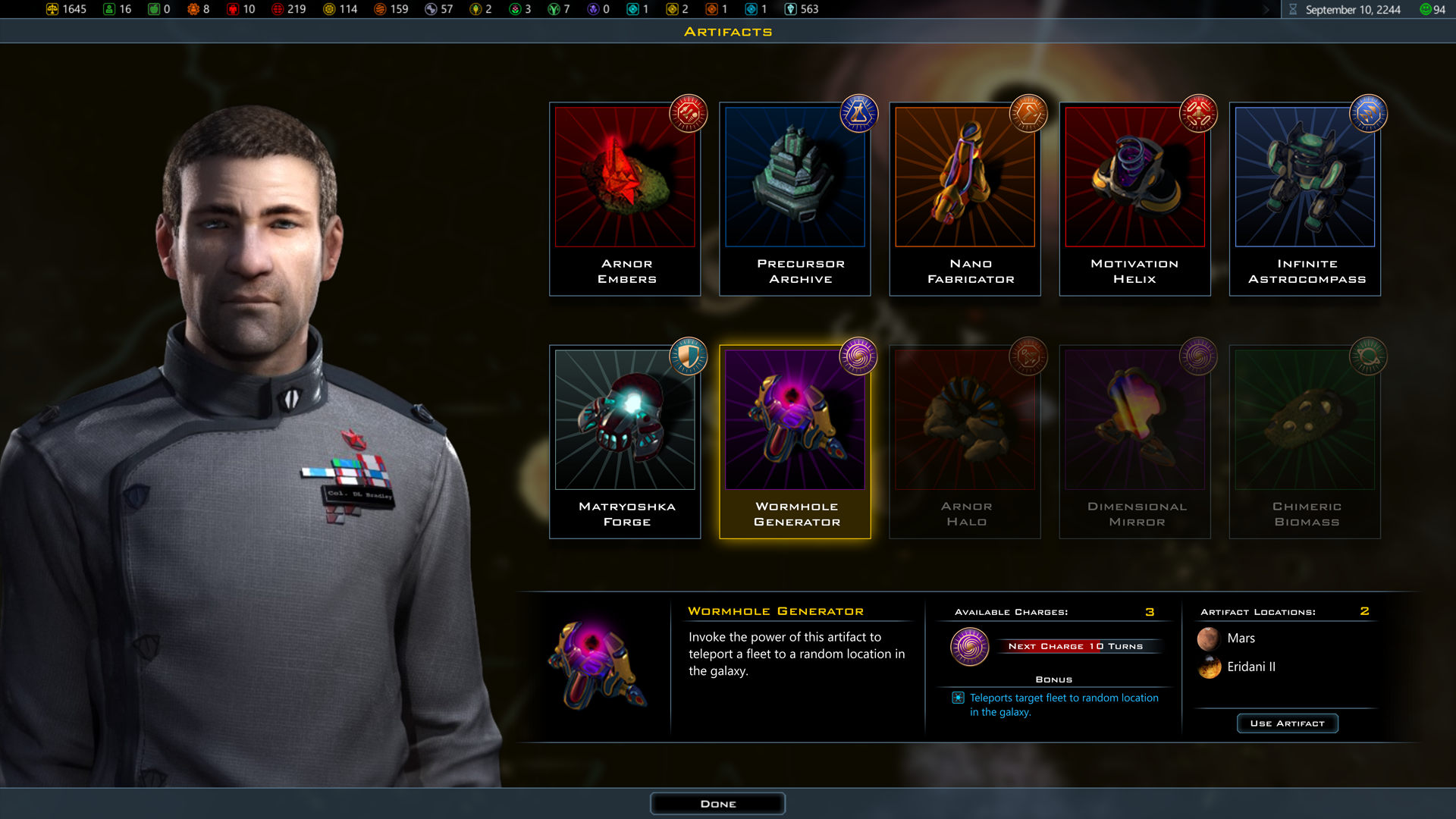The width and height of the screenshot is (1456, 819).
Task: Click the flask badge on Precursor Archive
Action: pos(858,115)
